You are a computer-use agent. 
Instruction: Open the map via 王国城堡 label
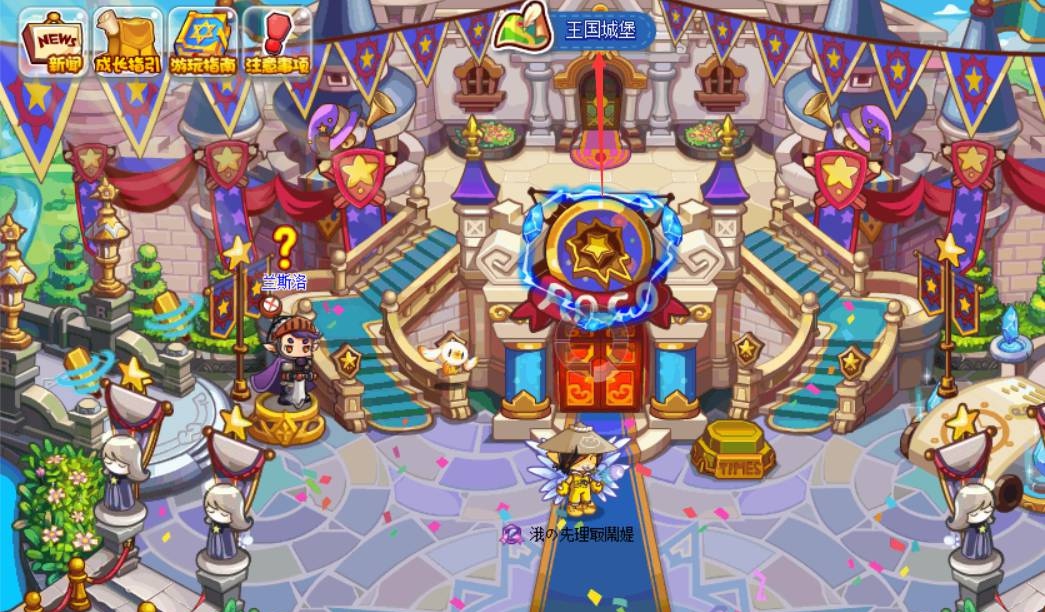point(577,30)
